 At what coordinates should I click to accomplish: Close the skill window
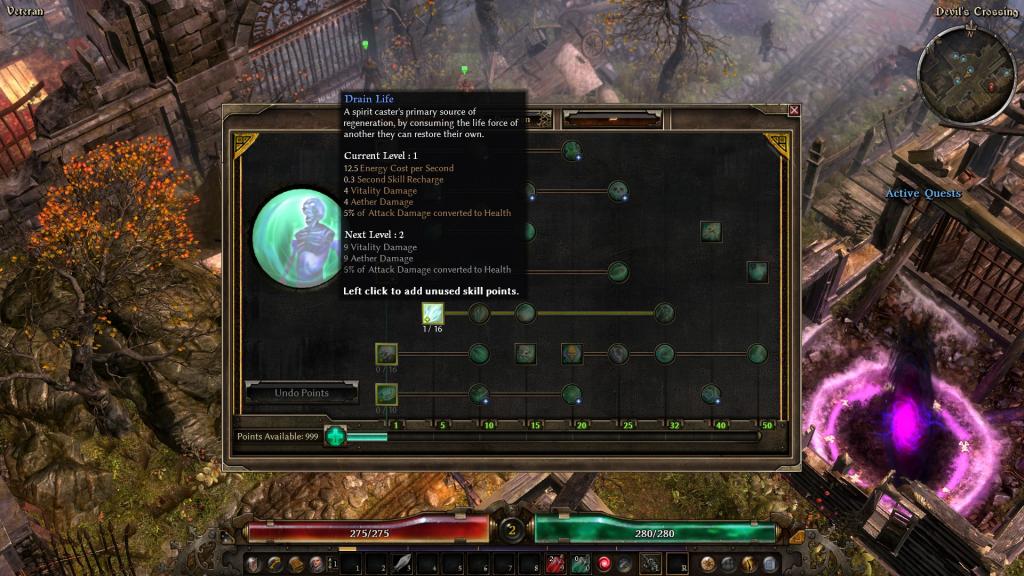click(x=794, y=111)
